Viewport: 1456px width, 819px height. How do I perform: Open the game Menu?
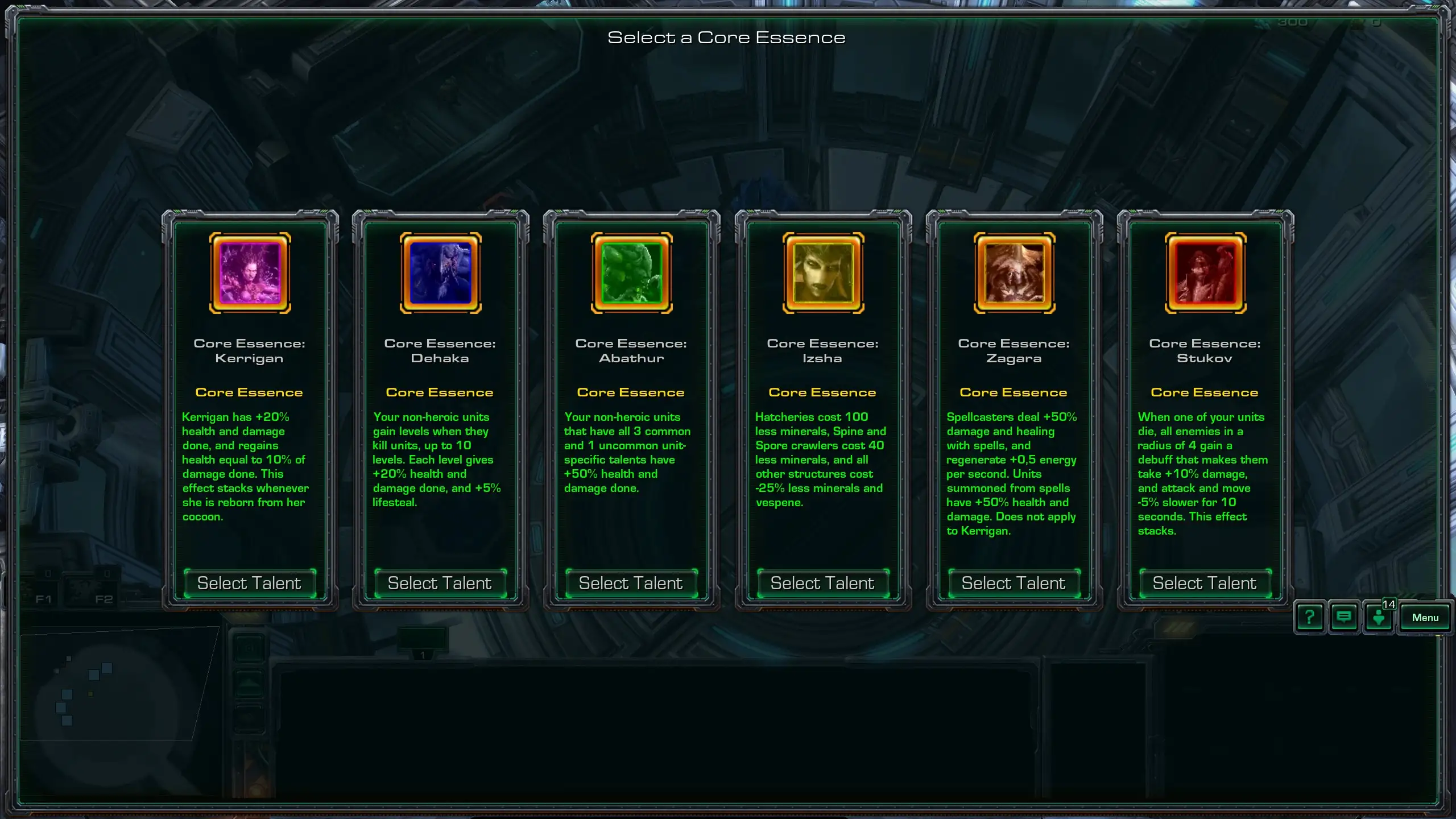pos(1425,618)
